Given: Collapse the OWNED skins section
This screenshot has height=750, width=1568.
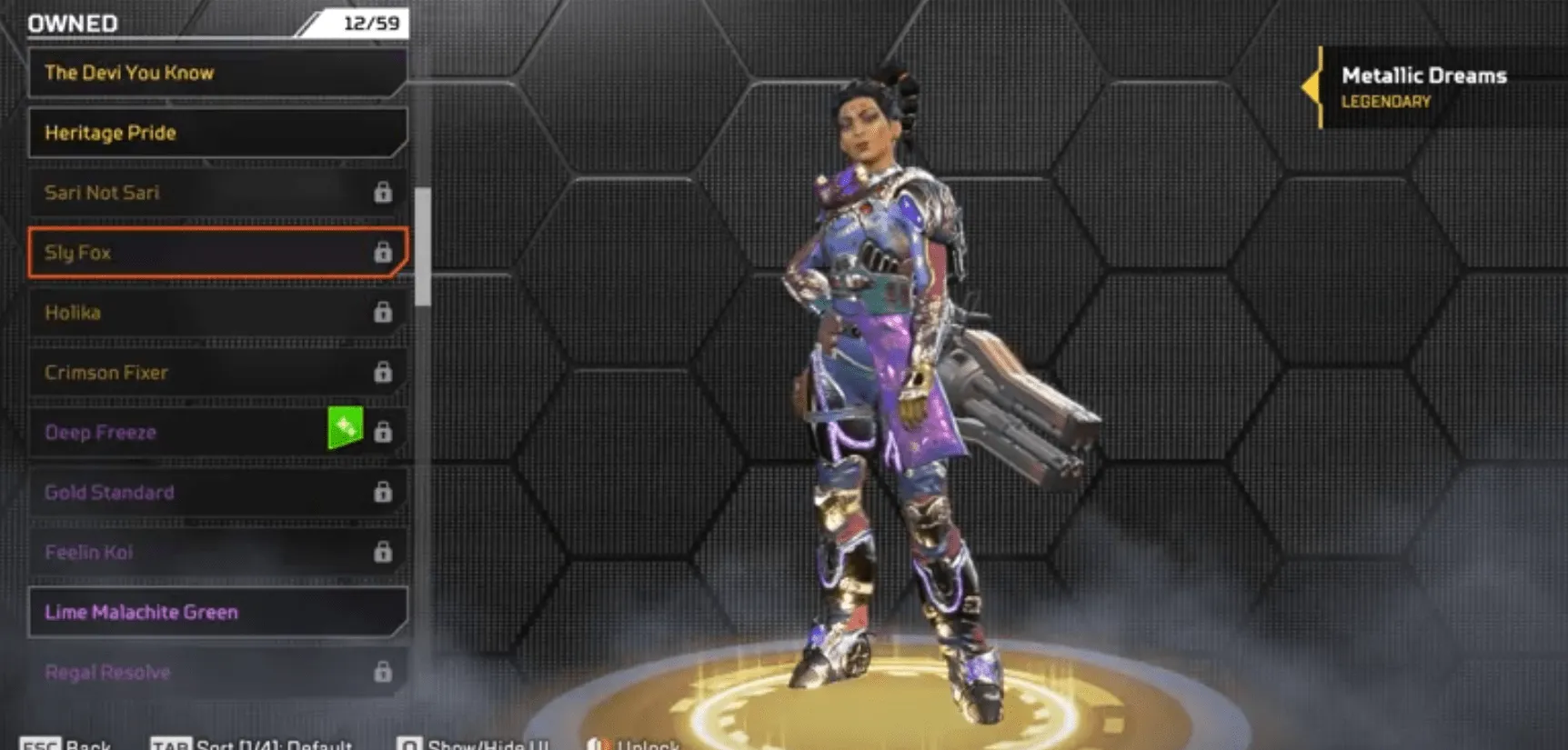Looking at the screenshot, I should 73,23.
